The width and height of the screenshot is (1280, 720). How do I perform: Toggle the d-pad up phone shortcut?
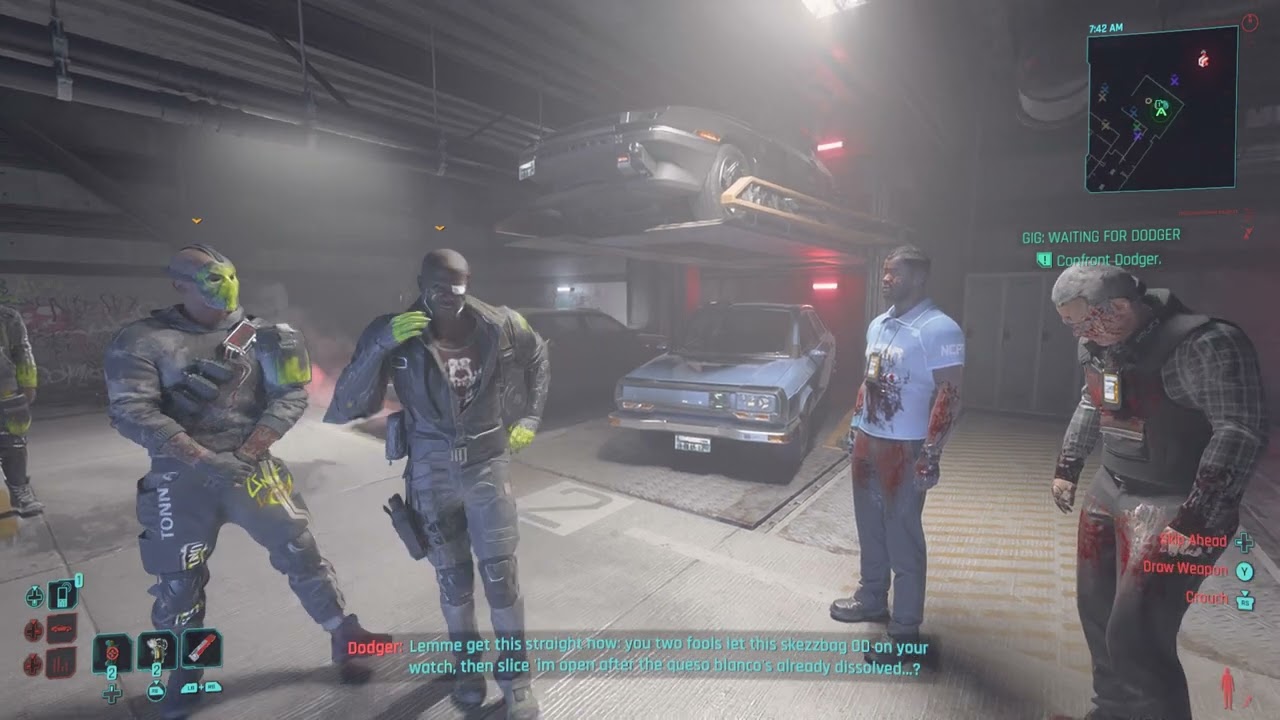pyautogui.click(x=34, y=596)
